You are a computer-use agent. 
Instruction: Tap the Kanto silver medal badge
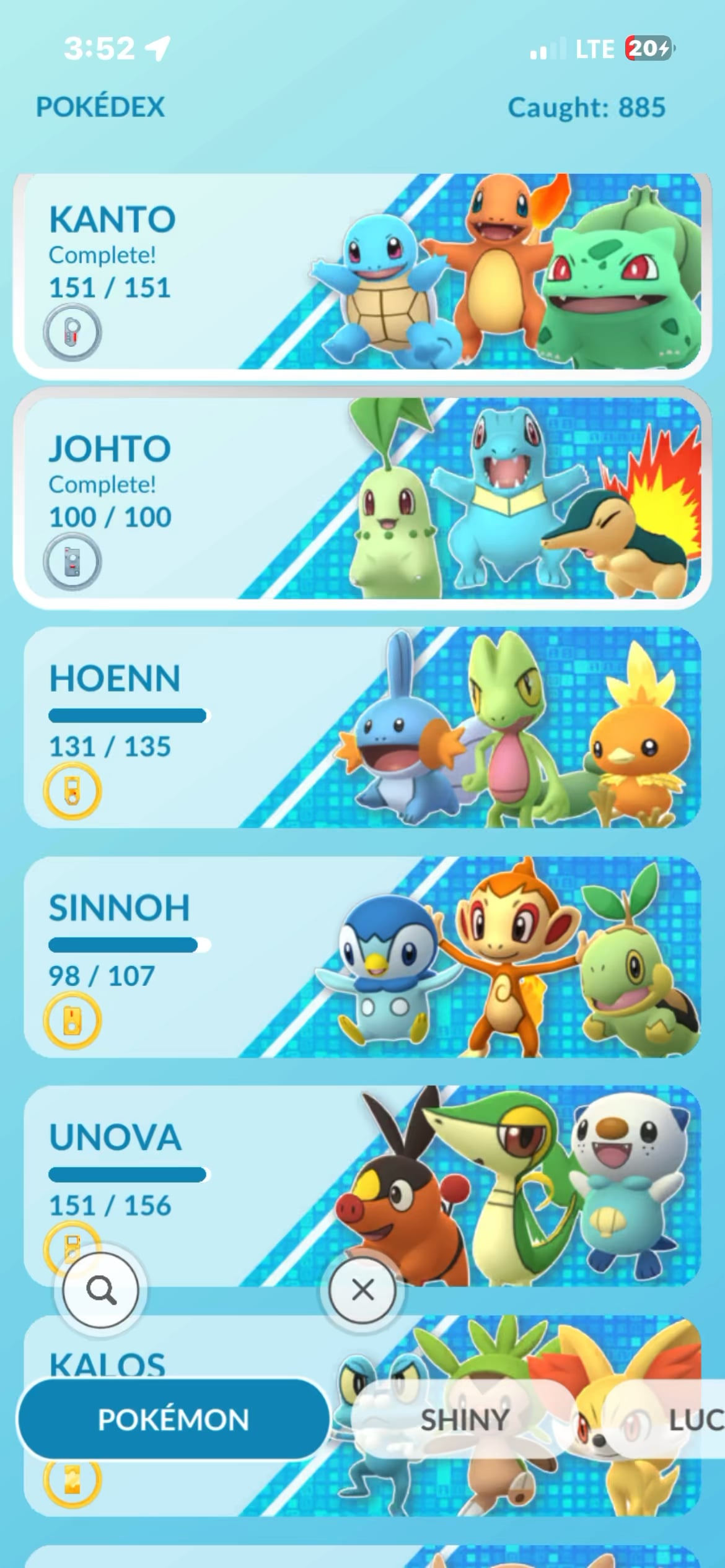(x=72, y=333)
